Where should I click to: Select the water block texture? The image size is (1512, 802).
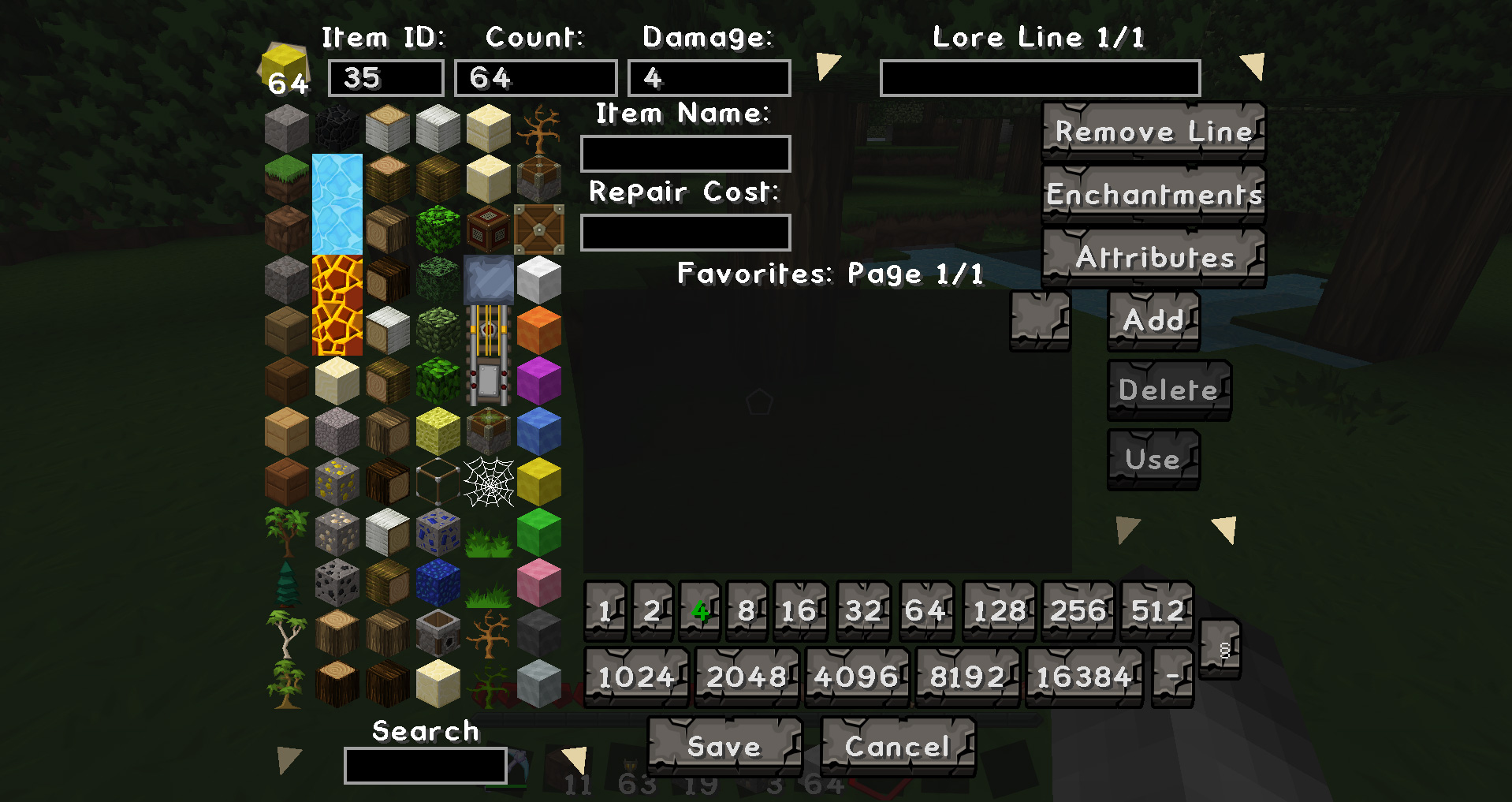click(337, 205)
